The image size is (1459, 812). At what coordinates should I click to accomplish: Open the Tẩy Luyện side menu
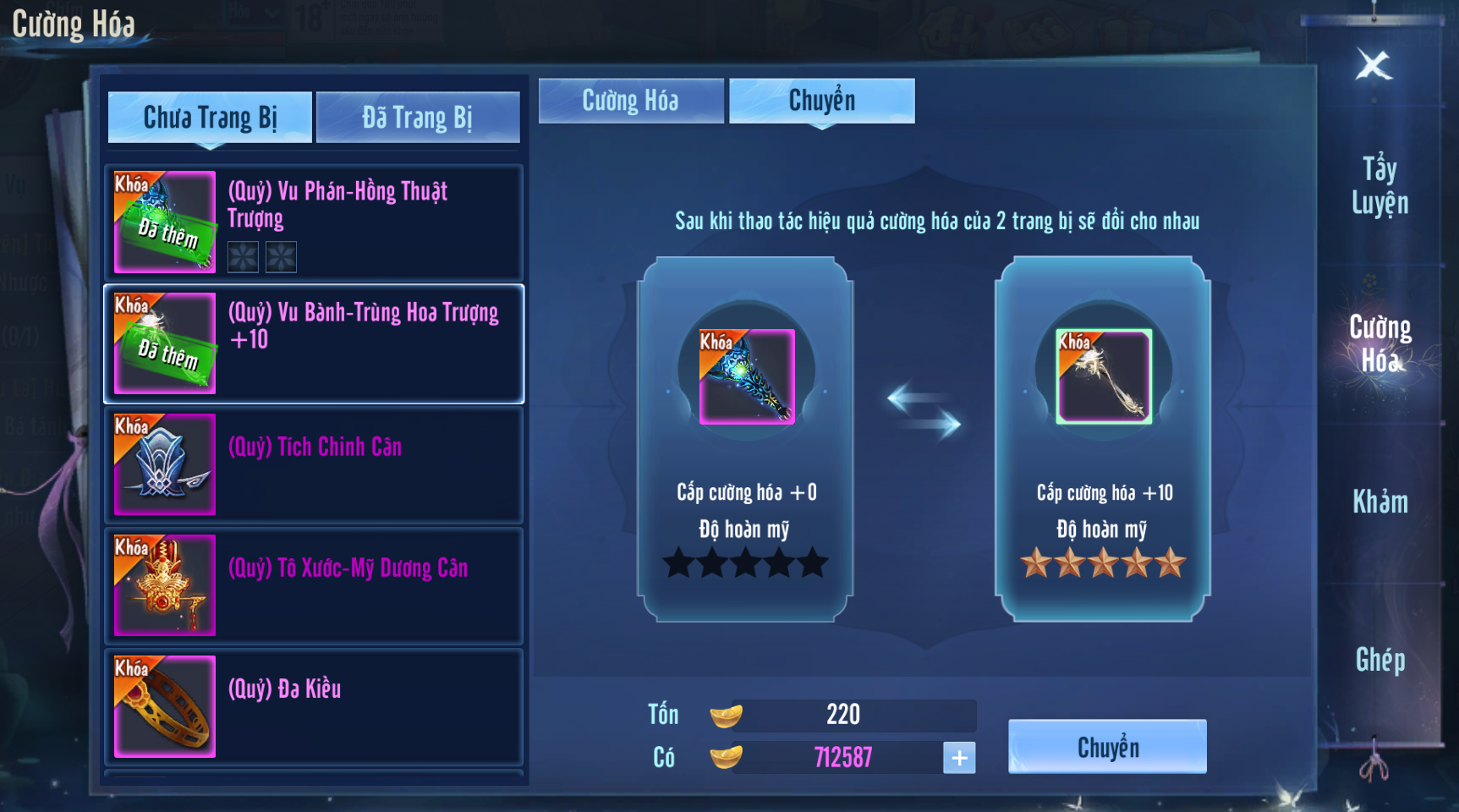point(1379,186)
